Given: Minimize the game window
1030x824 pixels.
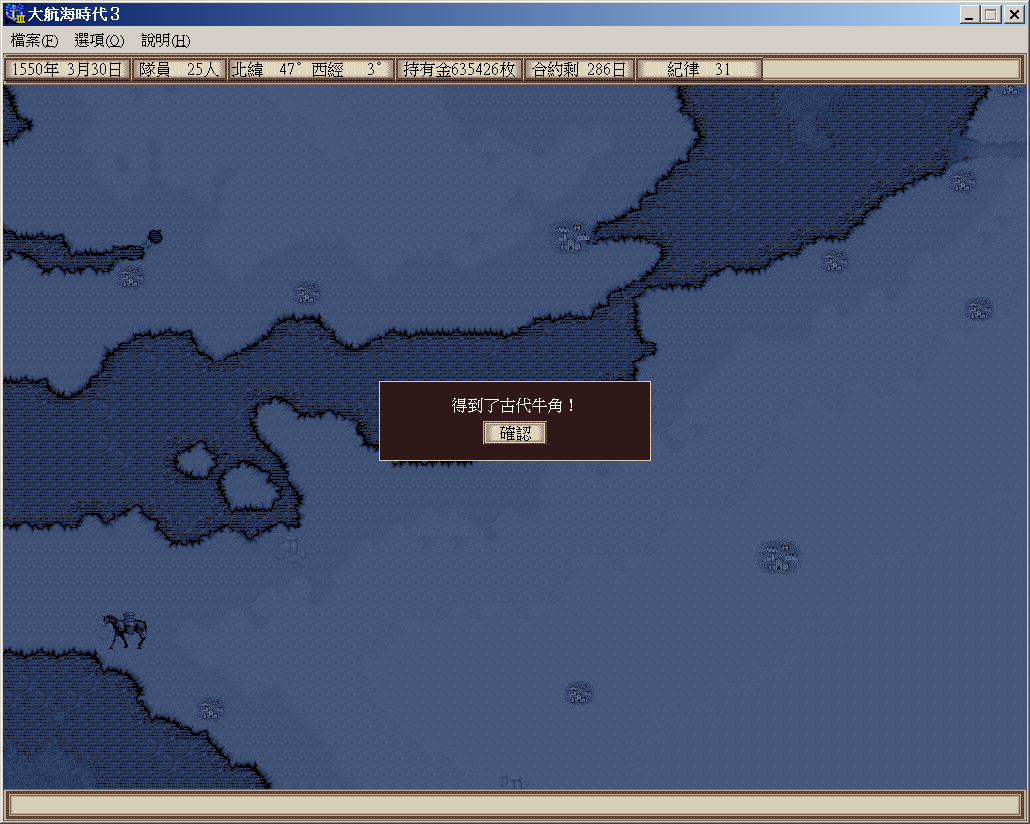Looking at the screenshot, I should [x=970, y=14].
